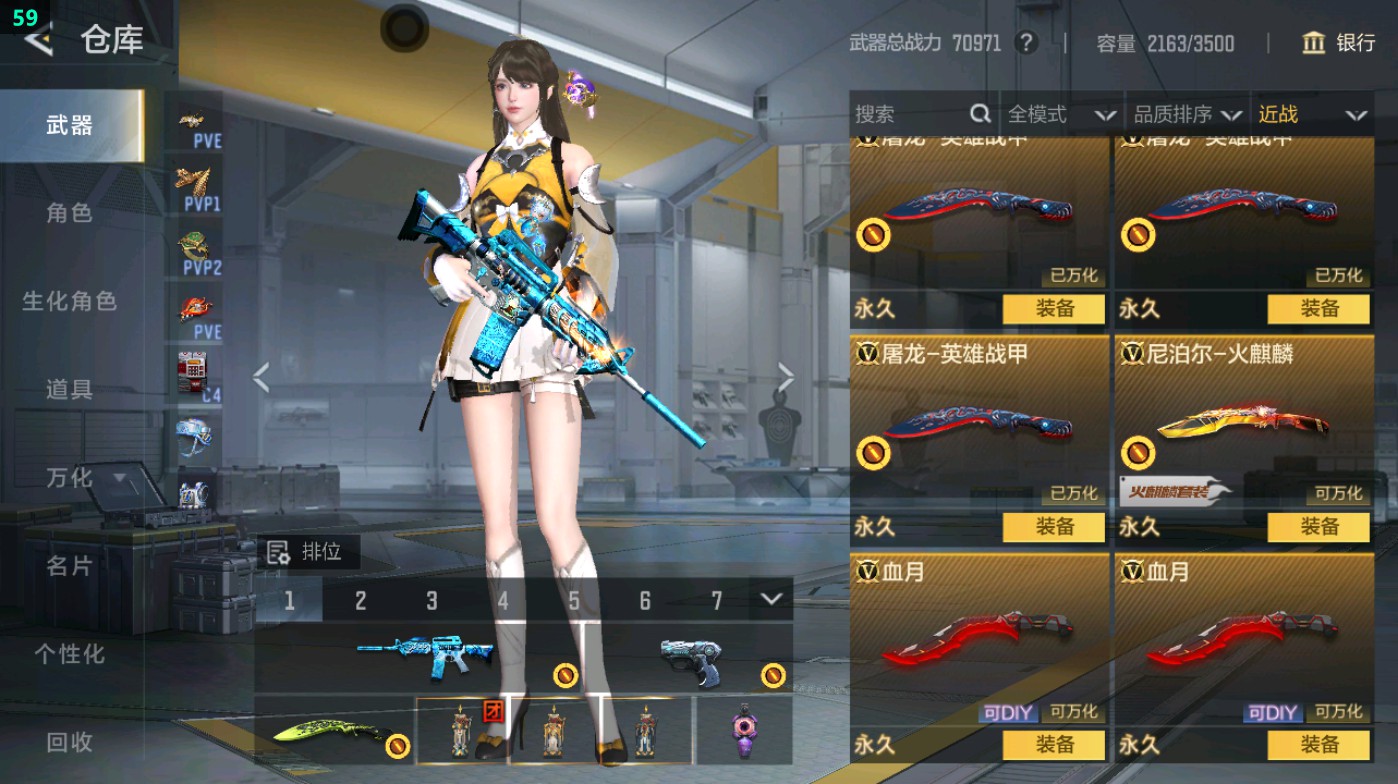Switch to the 个性化 tab

70,653
